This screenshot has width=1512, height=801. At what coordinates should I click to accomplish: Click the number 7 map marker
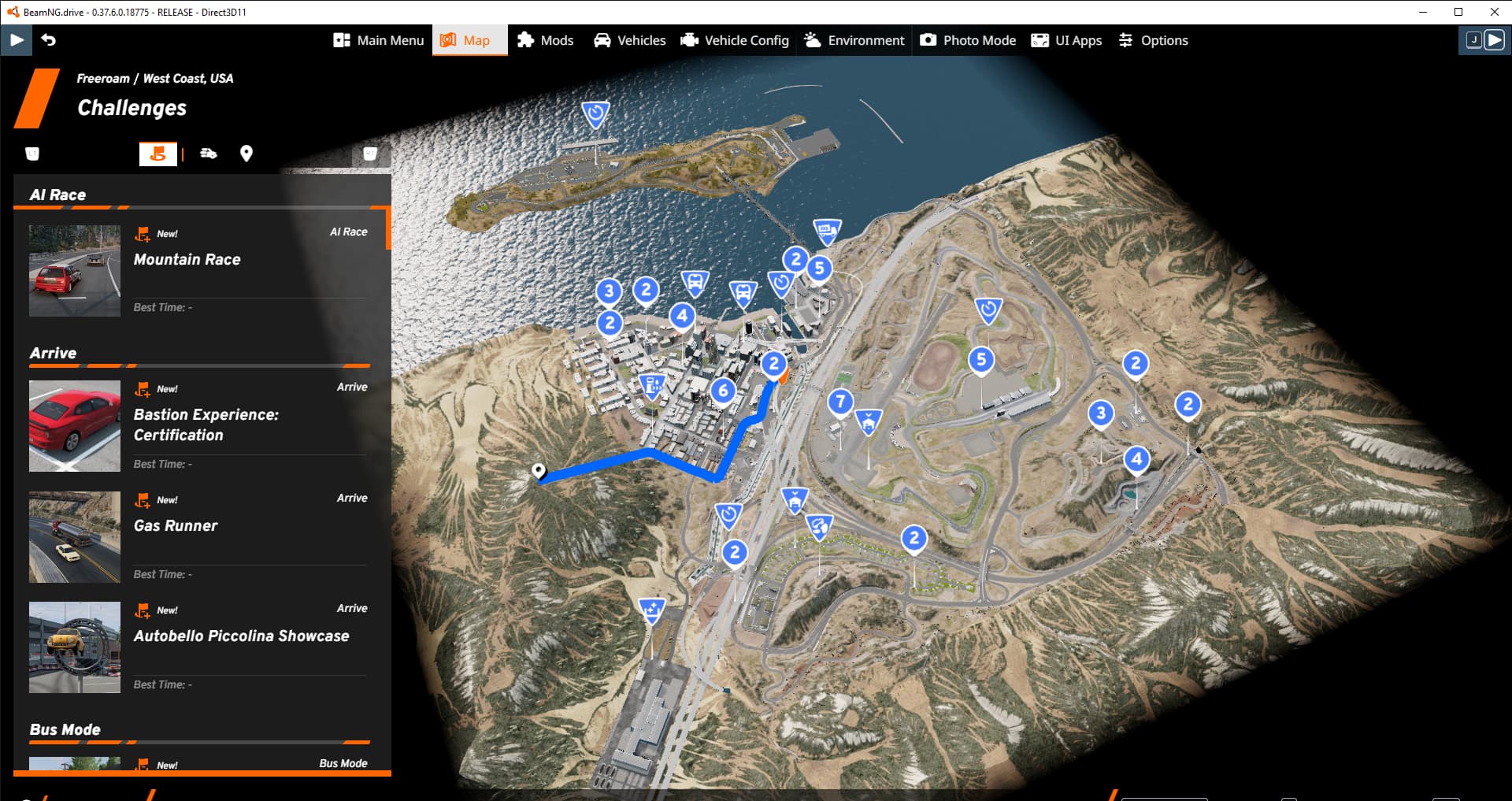(840, 402)
